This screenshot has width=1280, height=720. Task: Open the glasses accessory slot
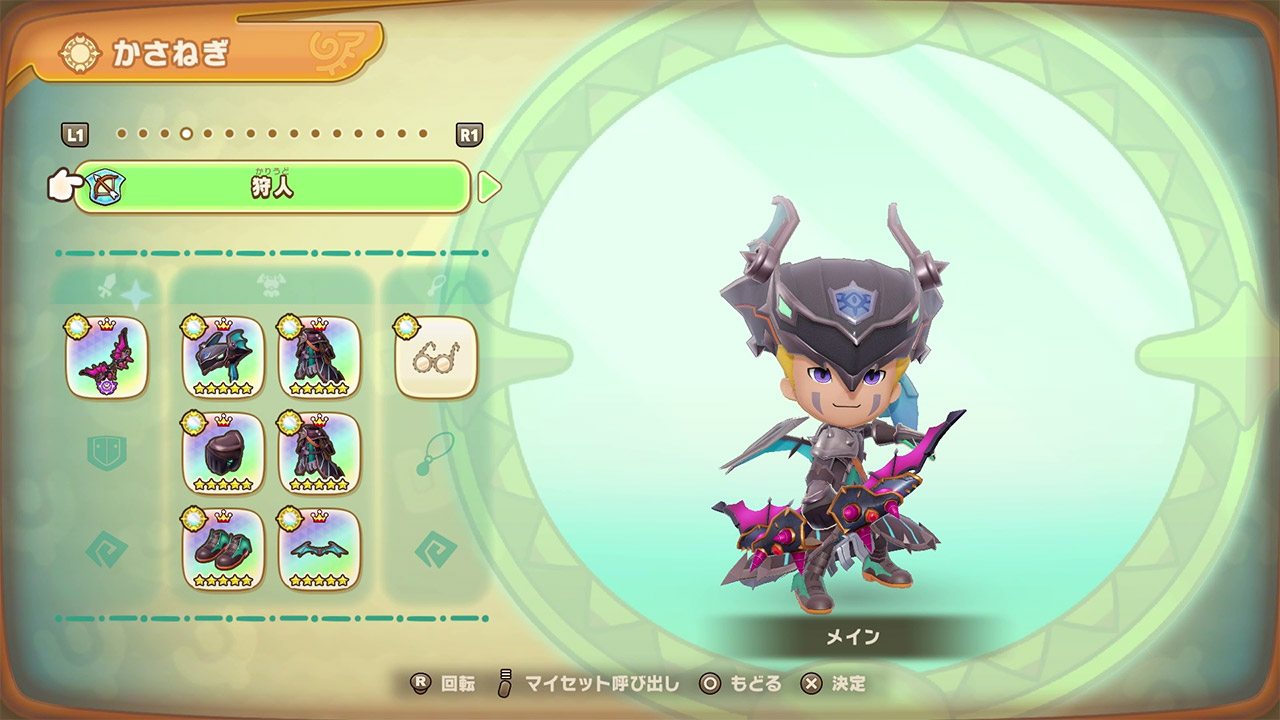coord(436,357)
